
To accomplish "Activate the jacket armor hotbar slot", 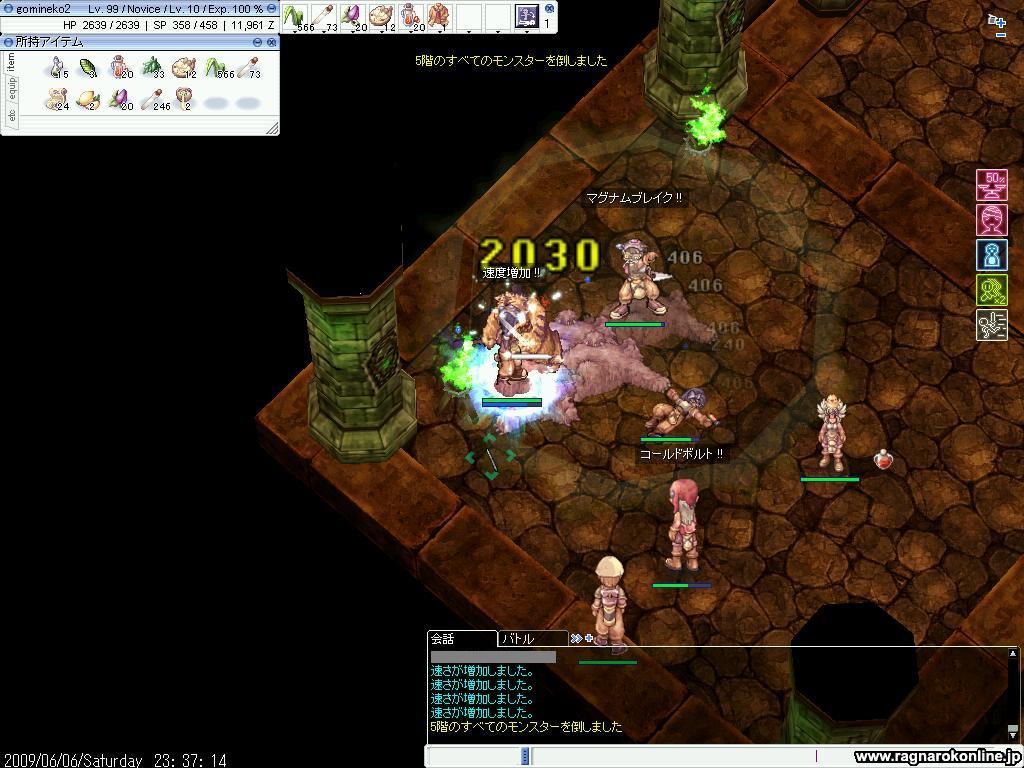I will point(439,16).
